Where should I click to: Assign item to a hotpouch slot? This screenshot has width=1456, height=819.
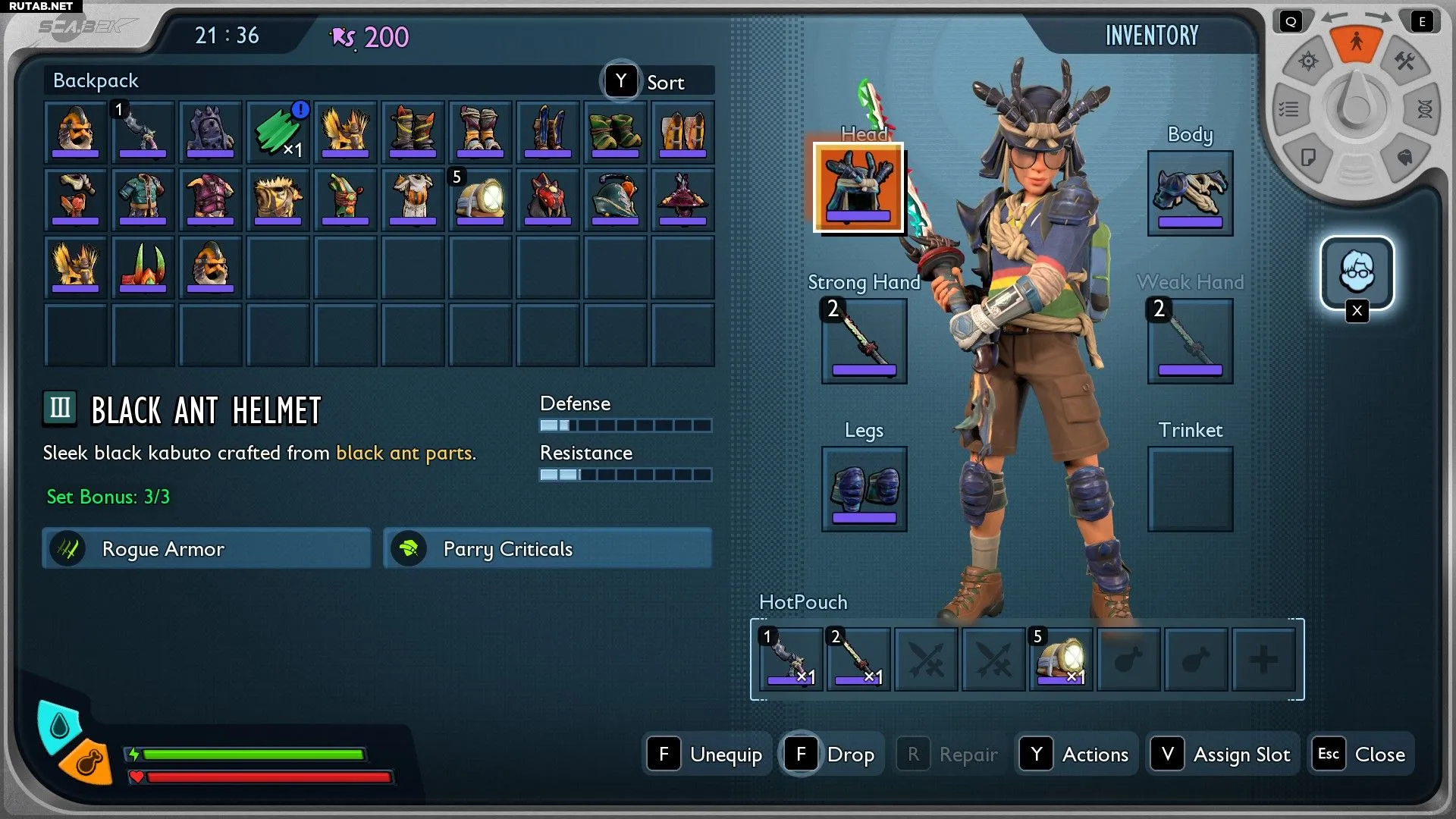(x=1222, y=755)
